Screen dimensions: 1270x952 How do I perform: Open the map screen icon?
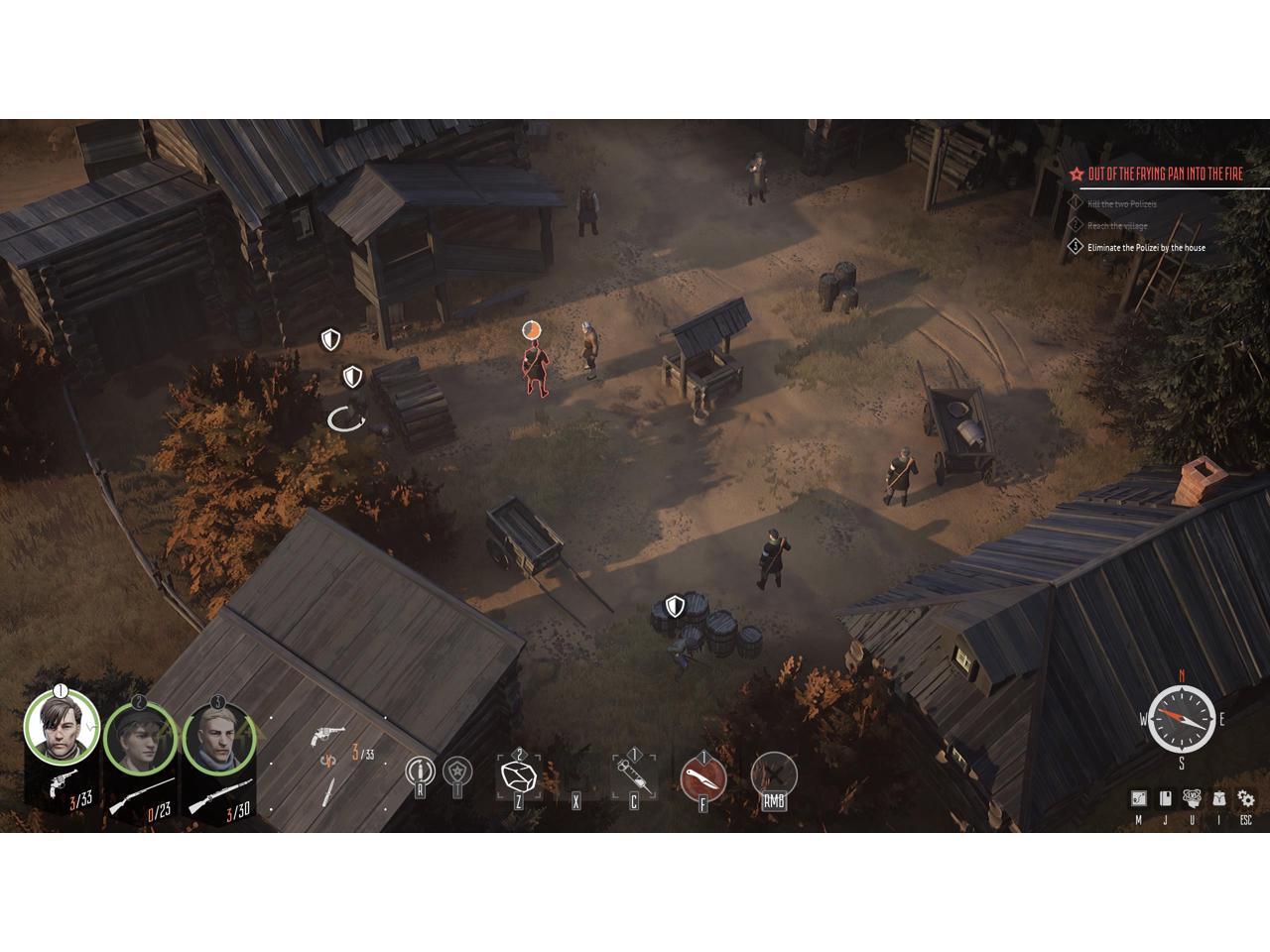click(x=1138, y=798)
